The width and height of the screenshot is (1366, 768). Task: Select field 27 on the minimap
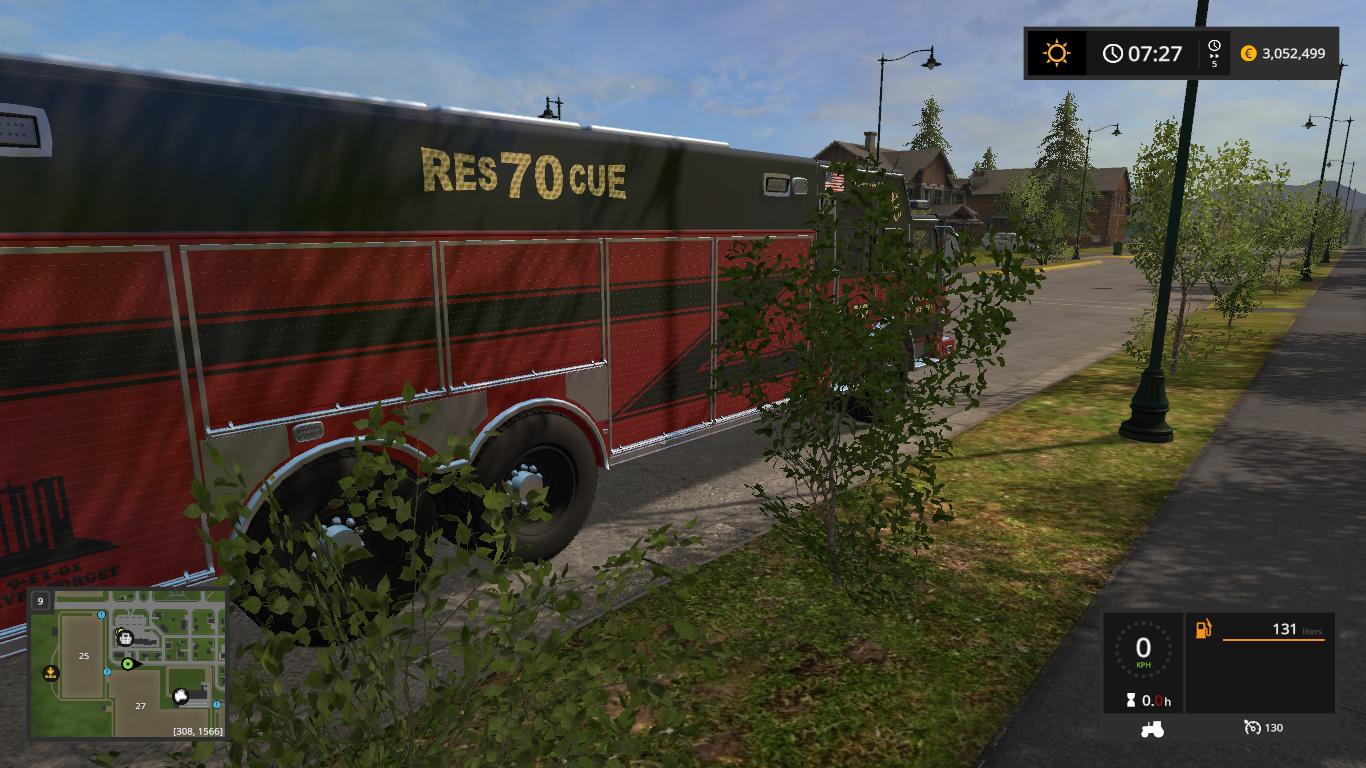tap(140, 706)
